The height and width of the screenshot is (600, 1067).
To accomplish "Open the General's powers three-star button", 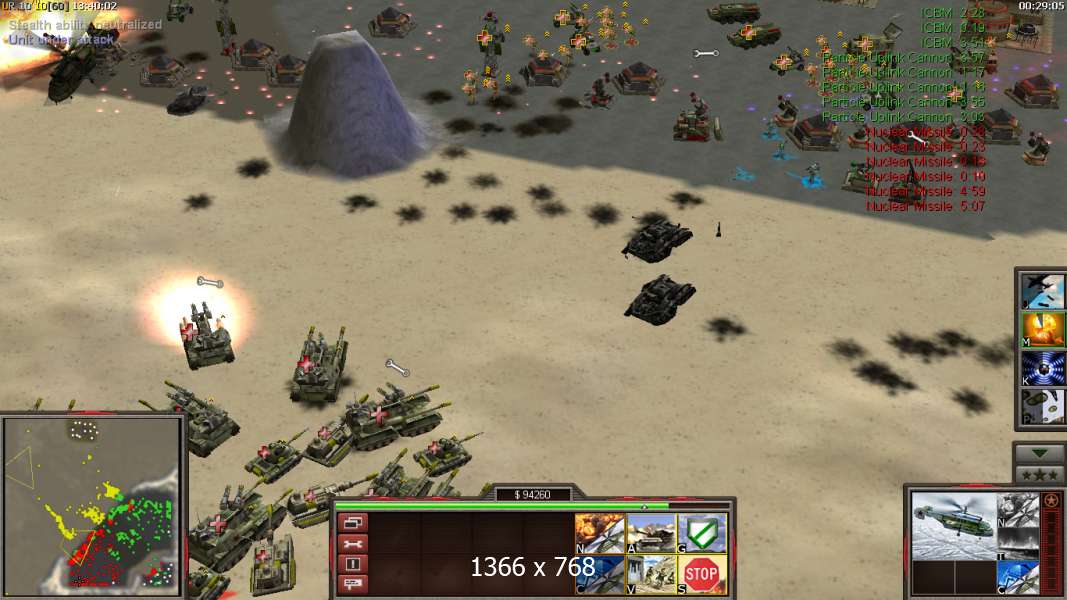I will pos(1039,474).
